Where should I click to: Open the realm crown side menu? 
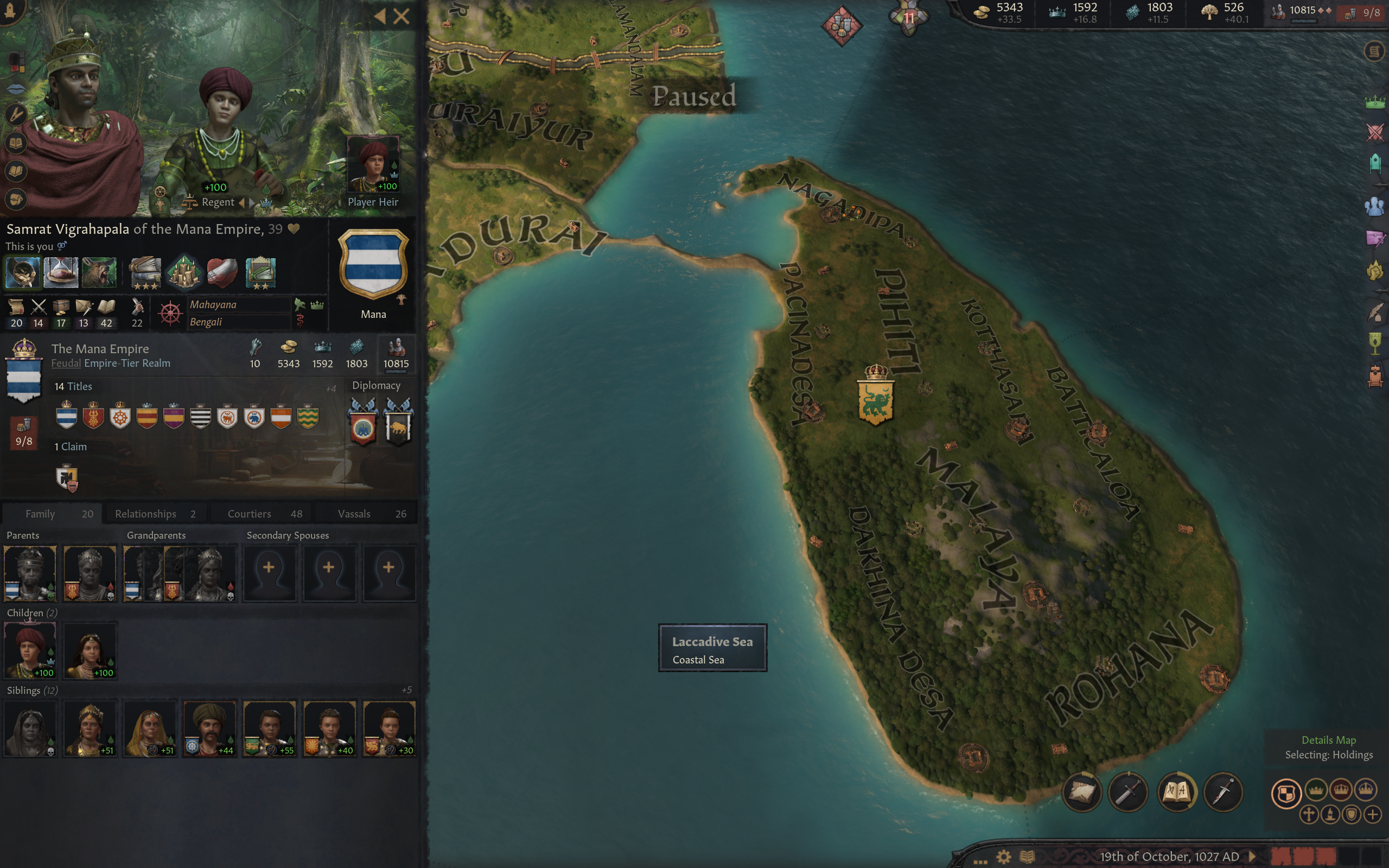click(x=1375, y=103)
